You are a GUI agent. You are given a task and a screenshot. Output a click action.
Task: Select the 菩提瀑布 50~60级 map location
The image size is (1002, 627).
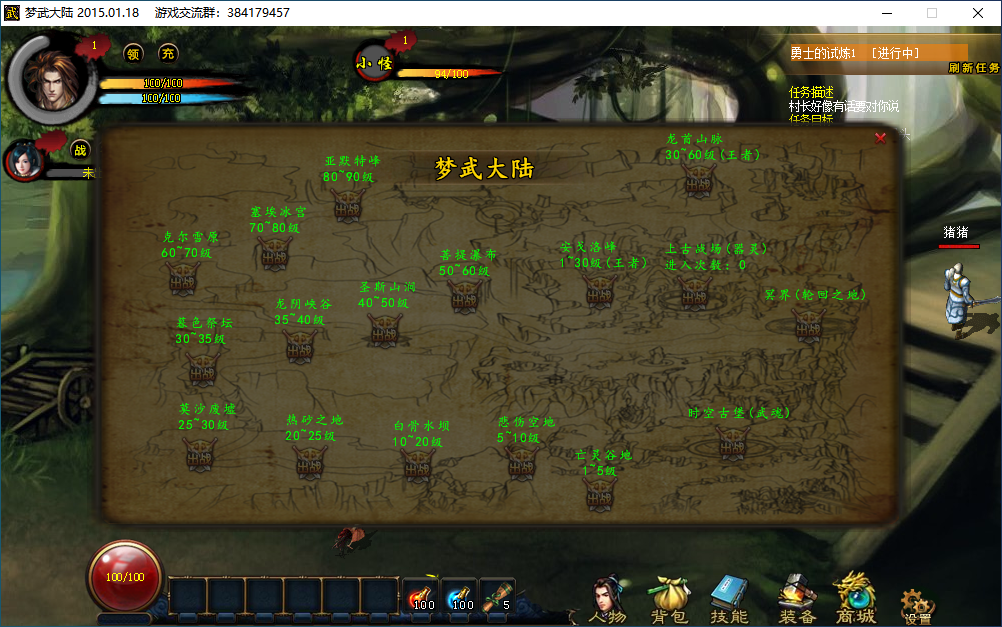[465, 296]
